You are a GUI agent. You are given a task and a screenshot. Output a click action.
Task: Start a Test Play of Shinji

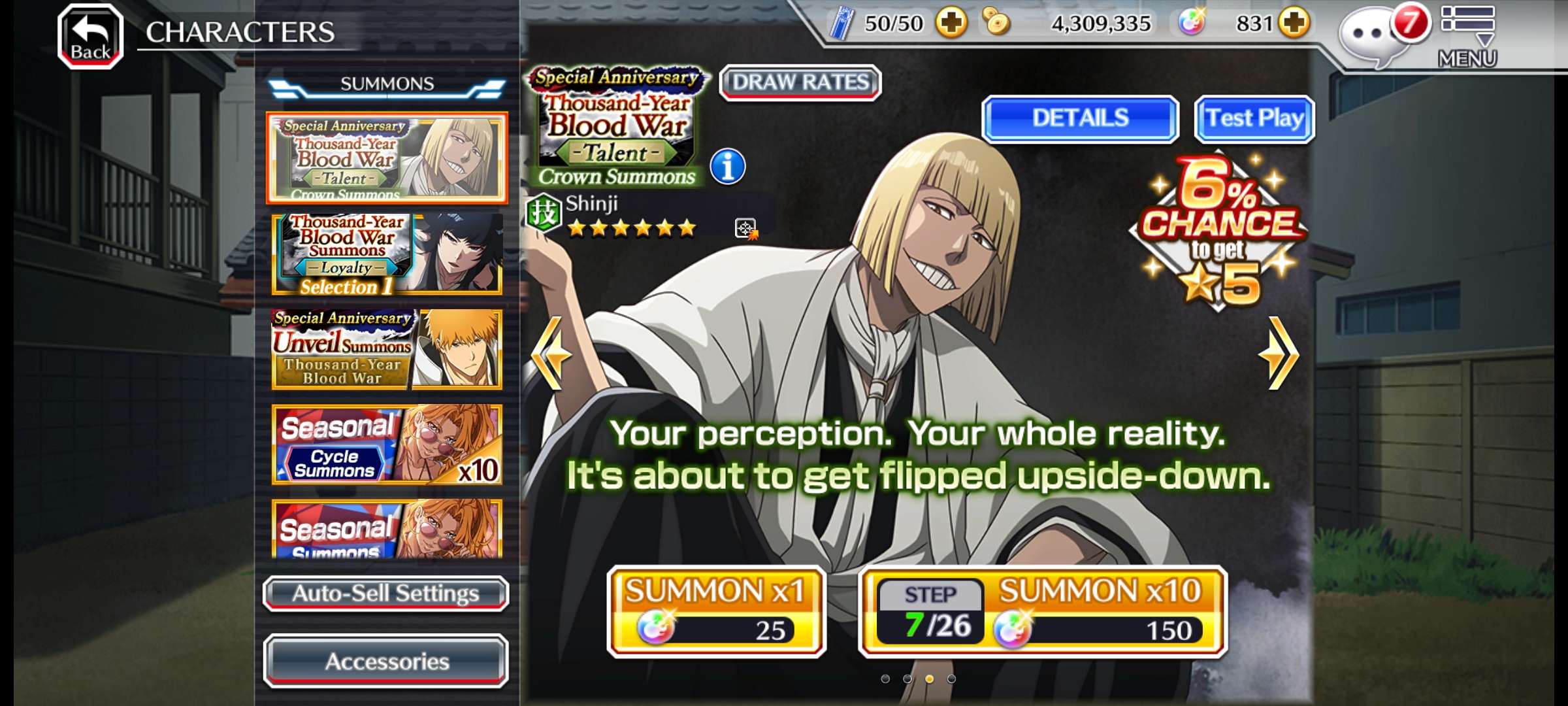click(x=1254, y=118)
